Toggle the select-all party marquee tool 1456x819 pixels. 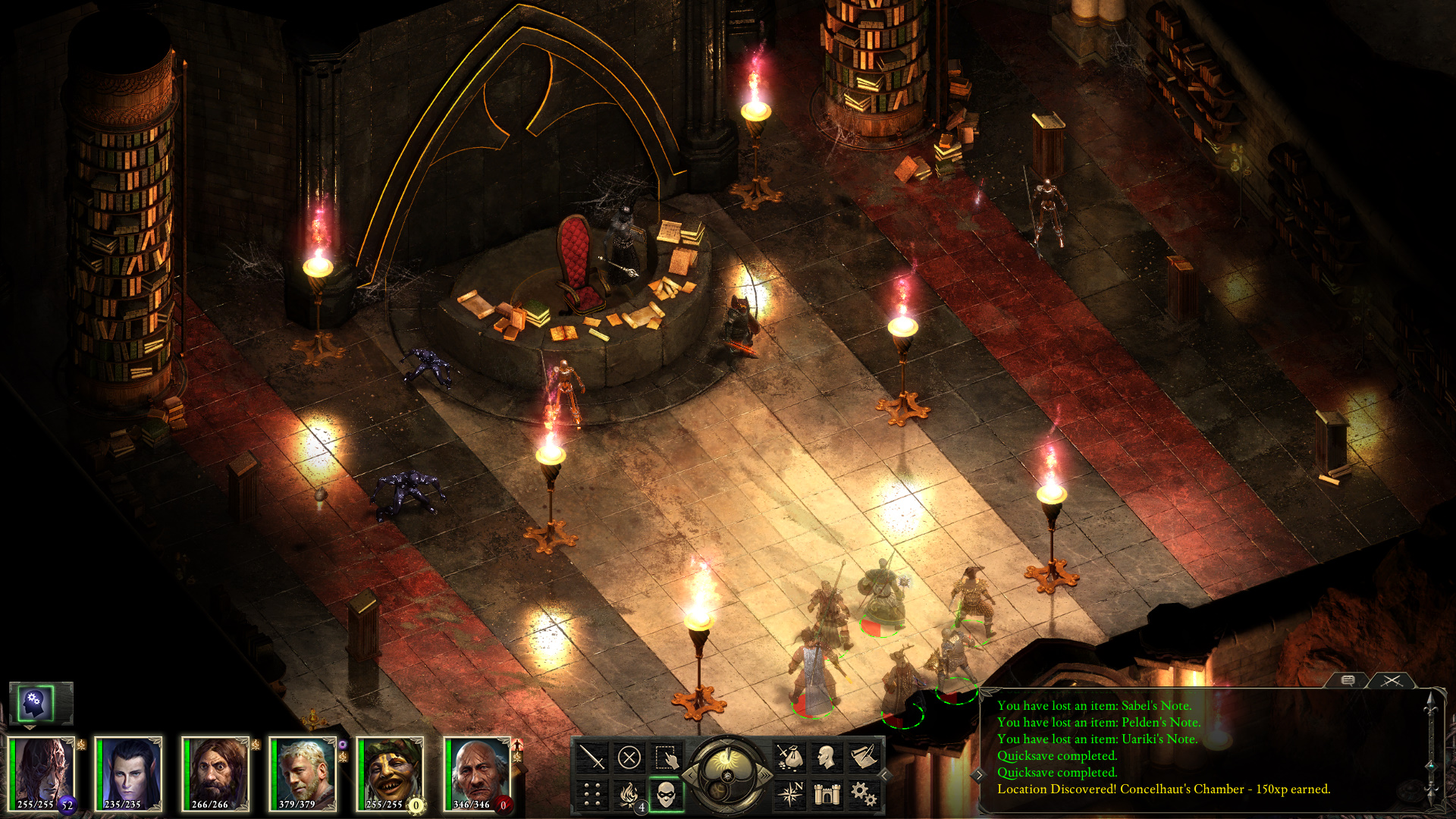click(667, 756)
